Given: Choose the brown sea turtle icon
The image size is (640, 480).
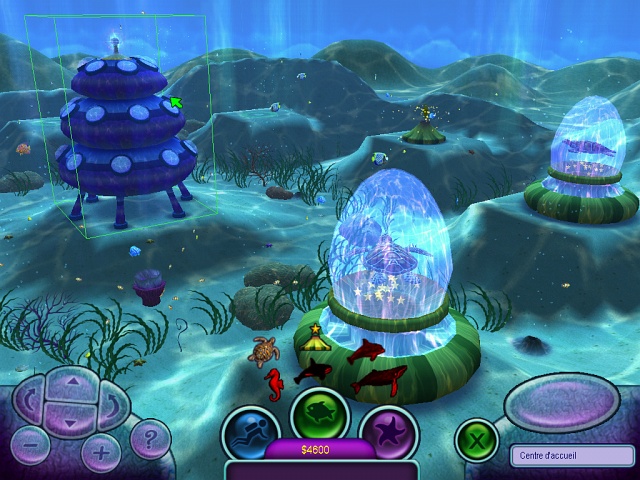Looking at the screenshot, I should [264, 351].
